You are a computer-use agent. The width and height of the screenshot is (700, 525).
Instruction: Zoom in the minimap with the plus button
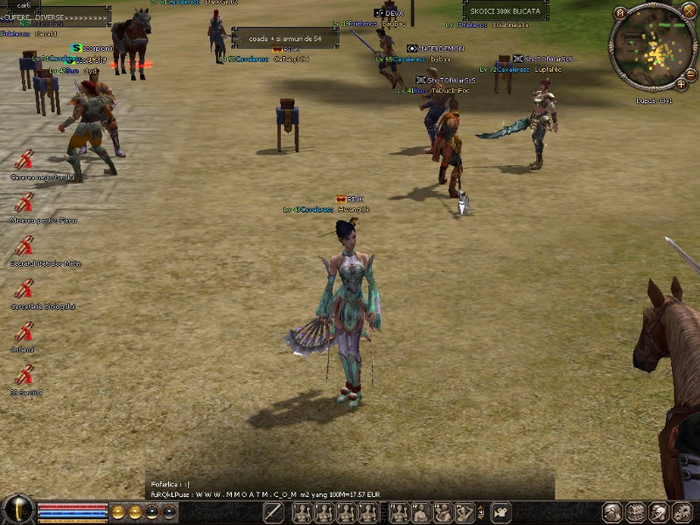tap(681, 84)
